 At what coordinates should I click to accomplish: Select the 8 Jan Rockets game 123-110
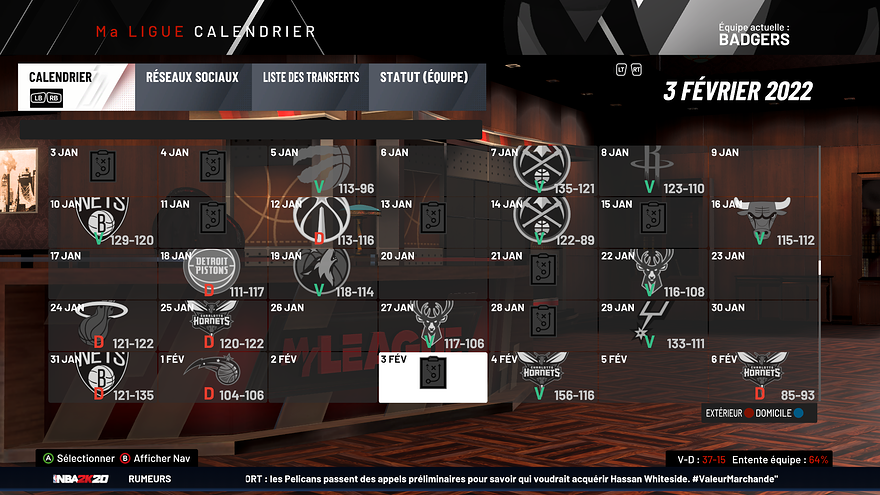point(652,168)
